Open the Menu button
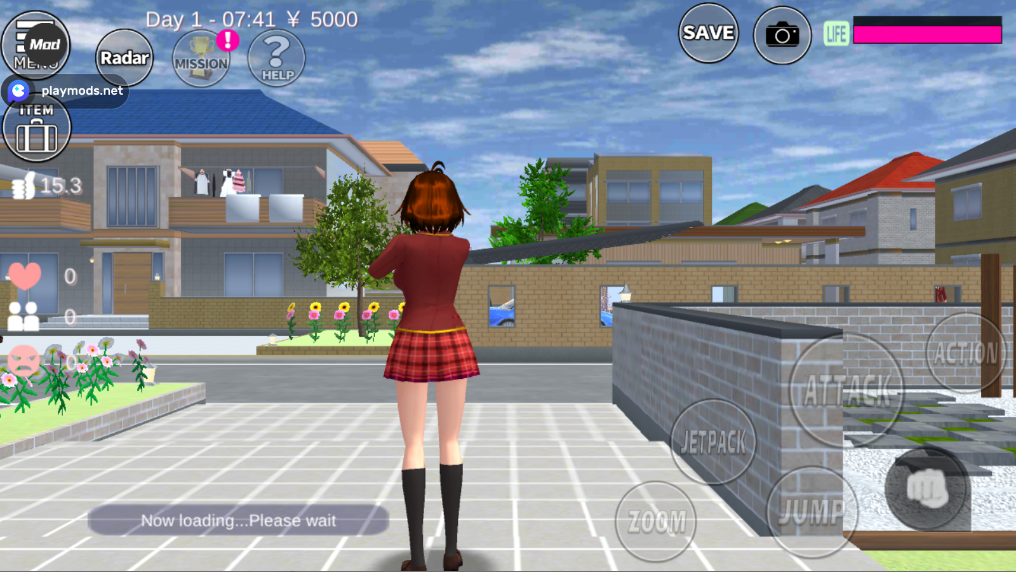 [36, 42]
